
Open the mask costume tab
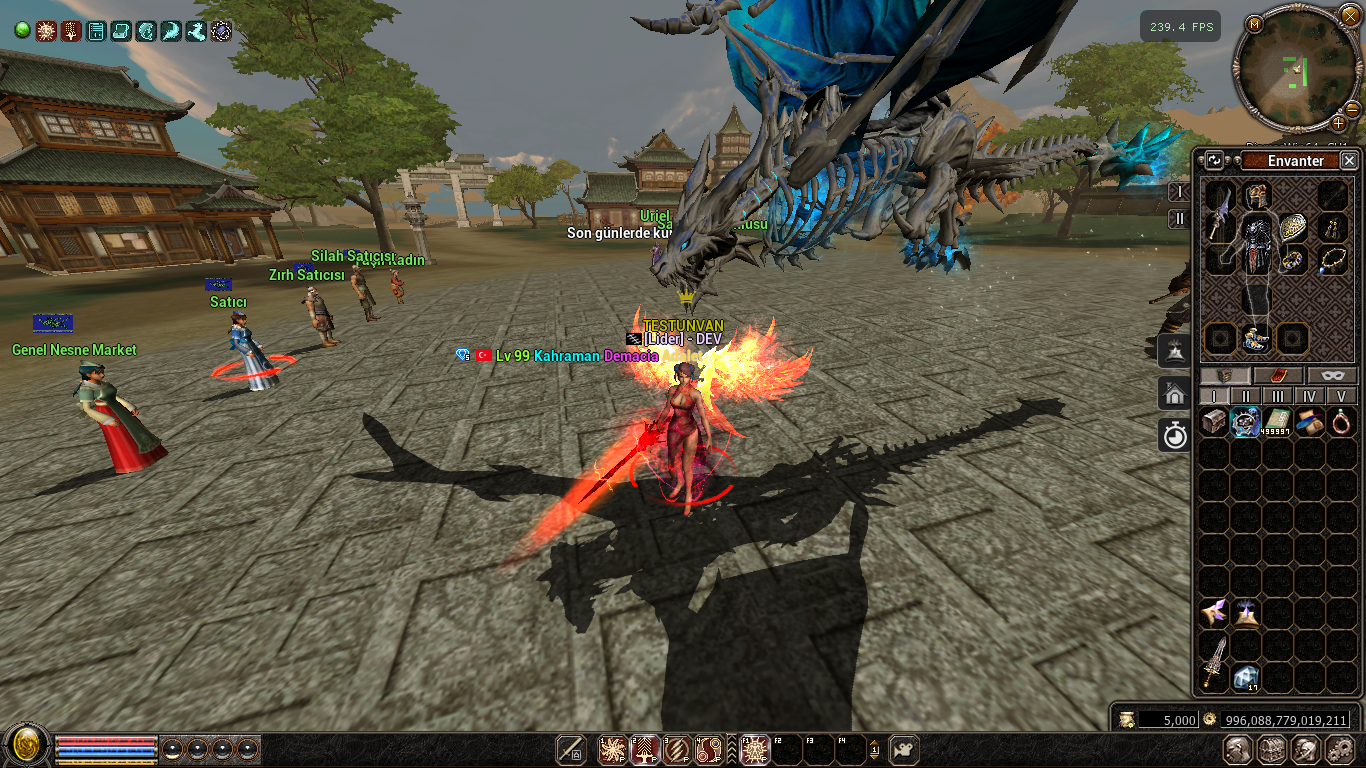1331,376
